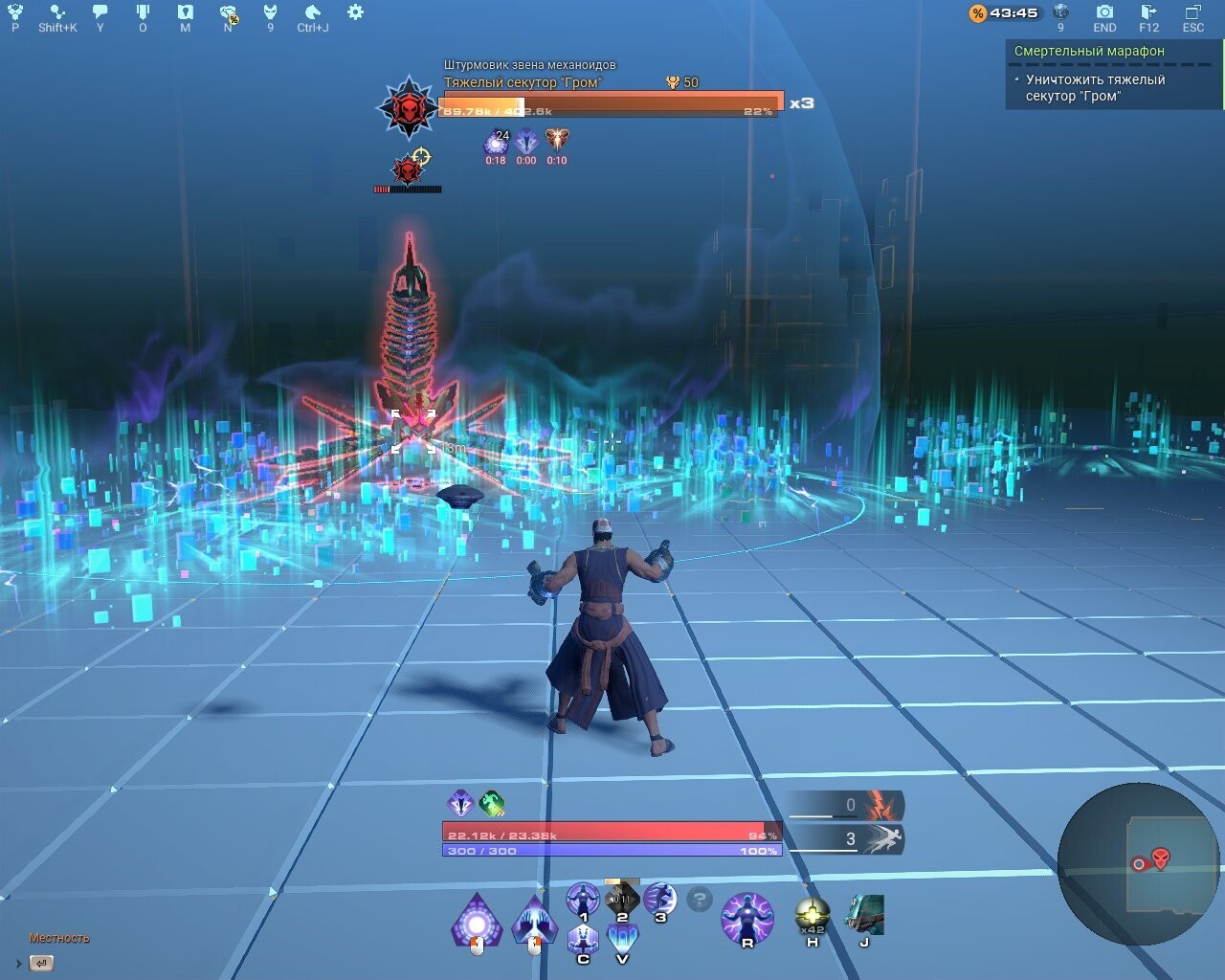Open the settings gear menu
The width and height of the screenshot is (1225, 980).
(x=355, y=12)
